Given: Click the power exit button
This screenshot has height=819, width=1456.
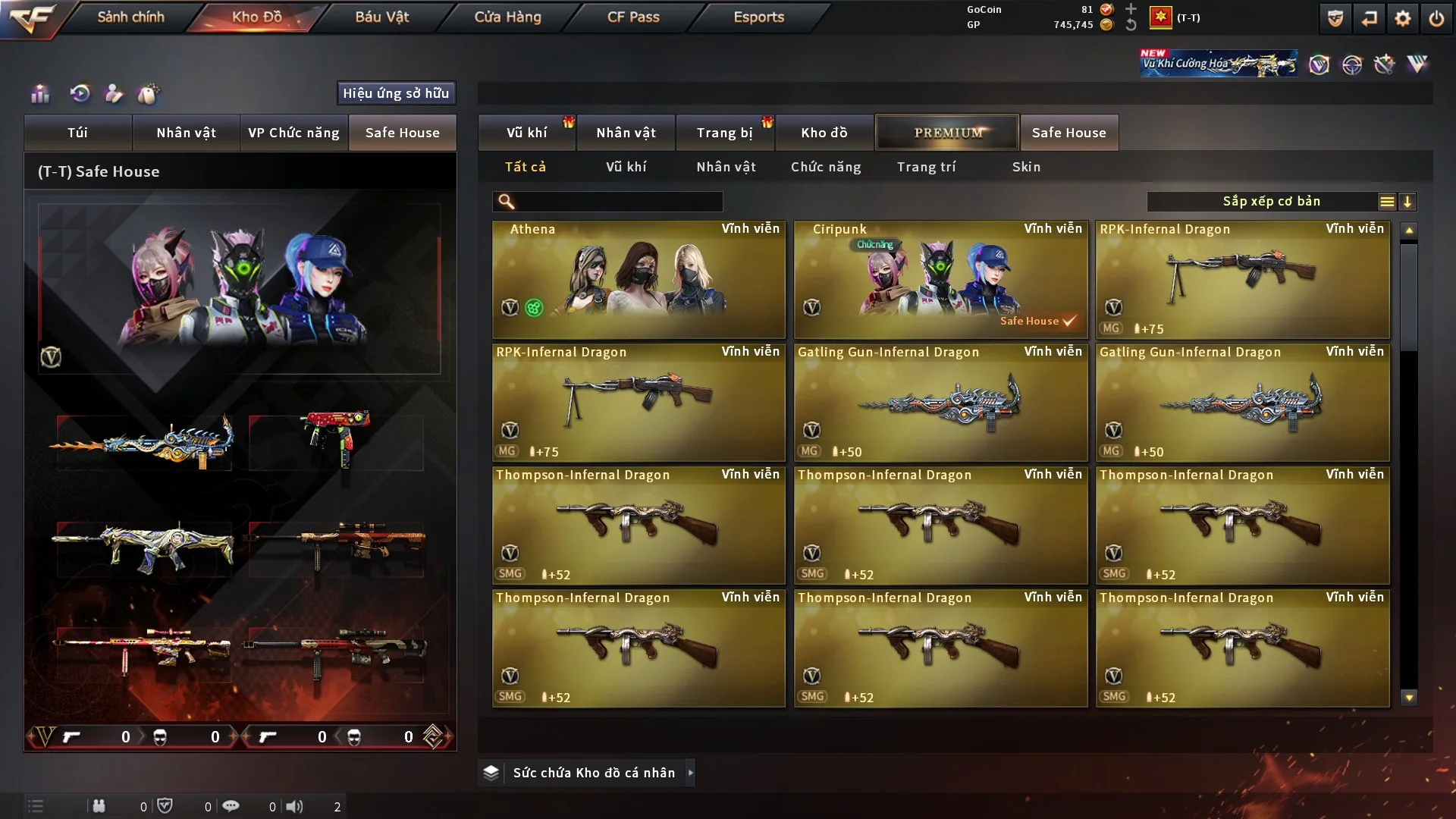Looking at the screenshot, I should tap(1436, 18).
